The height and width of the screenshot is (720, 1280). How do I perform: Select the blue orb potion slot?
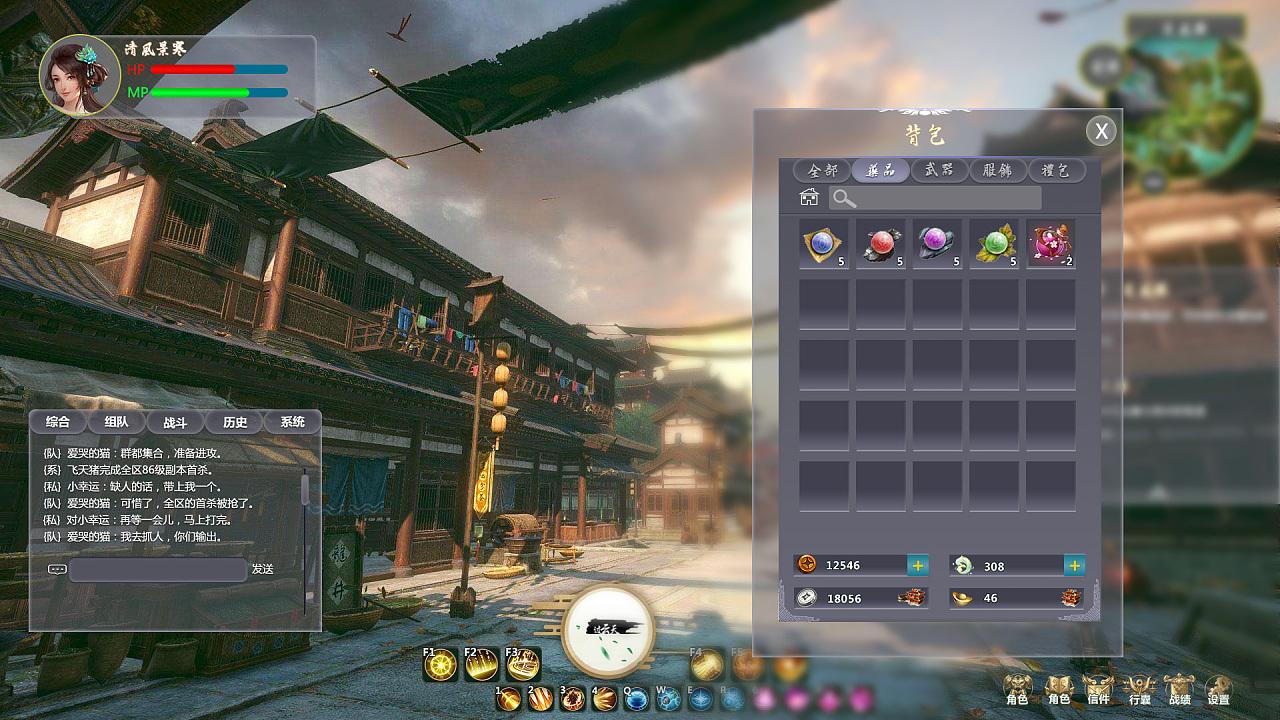point(823,244)
